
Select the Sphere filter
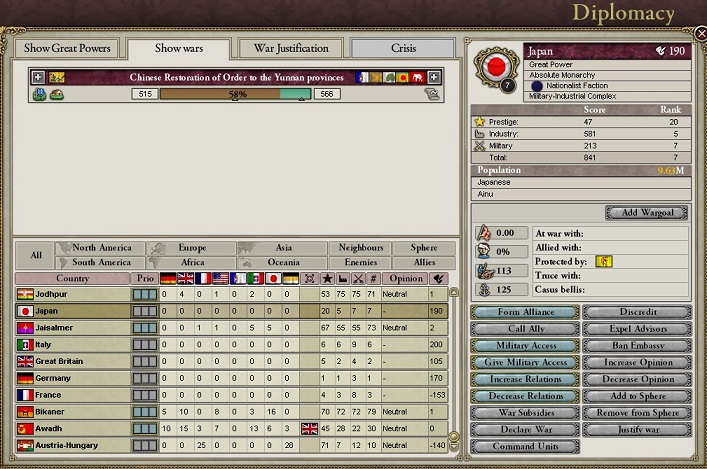416,248
